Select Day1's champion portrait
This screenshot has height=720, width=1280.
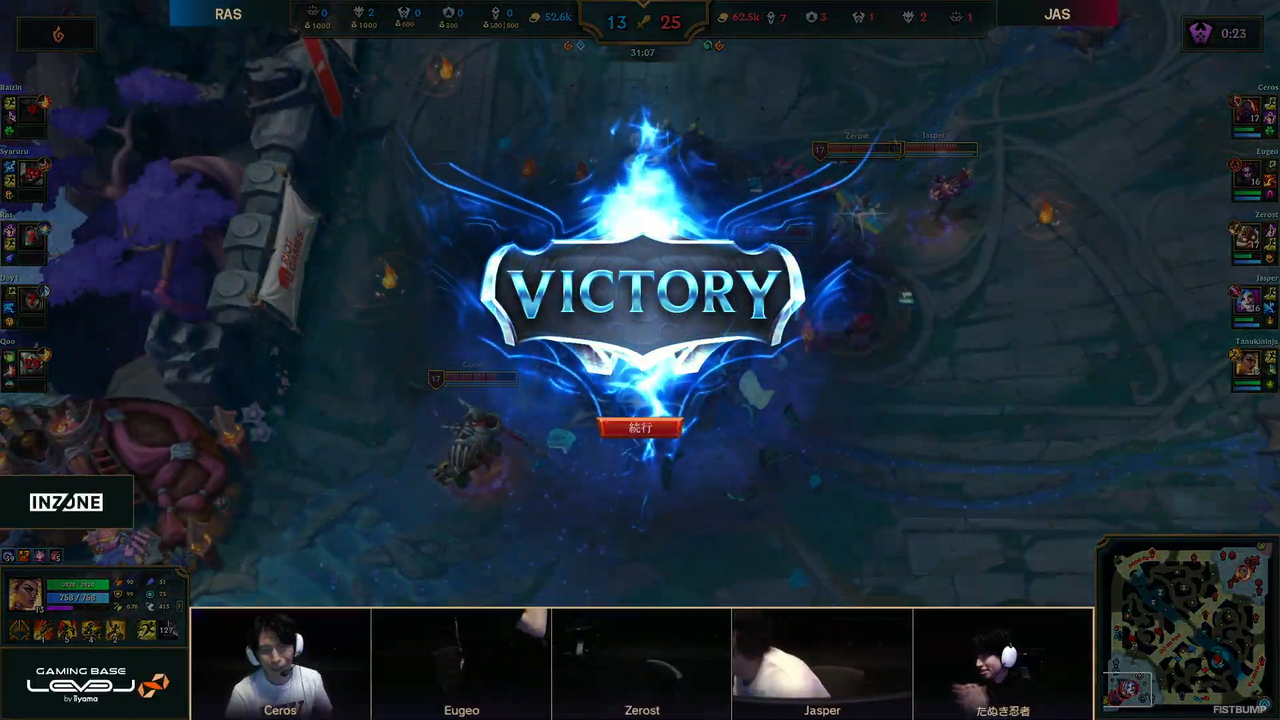click(x=32, y=300)
